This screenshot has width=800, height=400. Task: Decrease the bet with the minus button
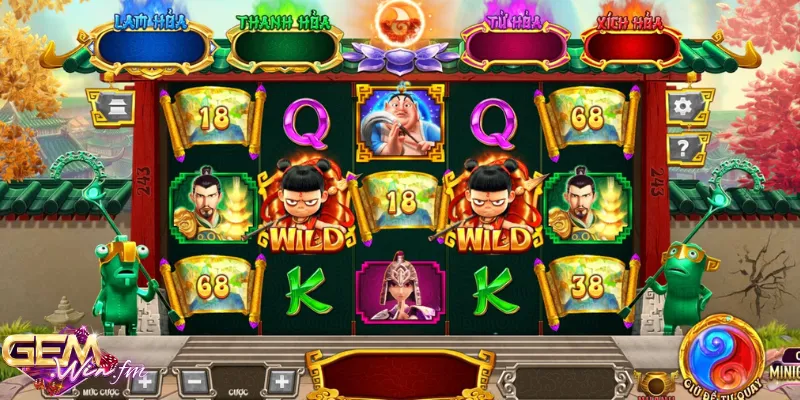tap(195, 381)
